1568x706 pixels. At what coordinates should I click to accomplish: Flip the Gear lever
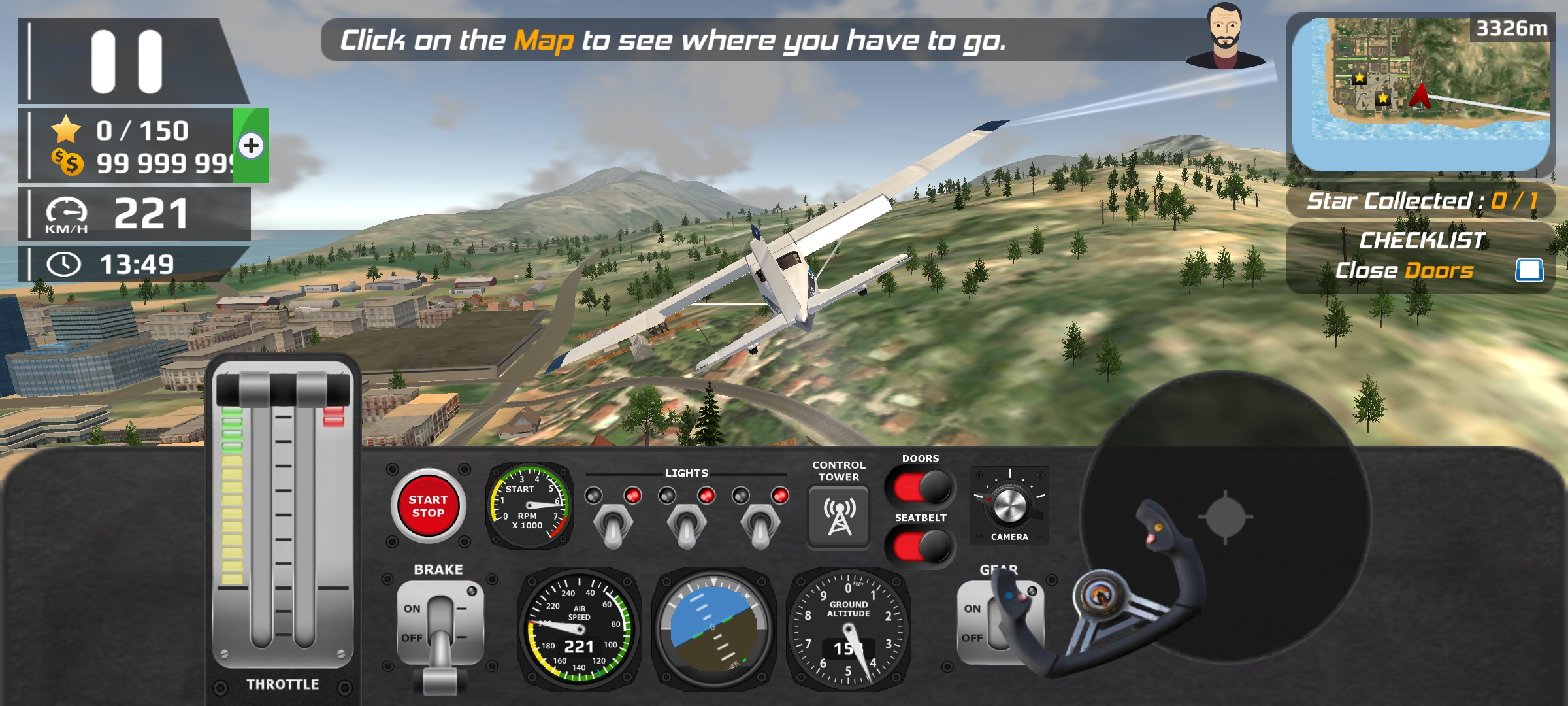(x=998, y=624)
